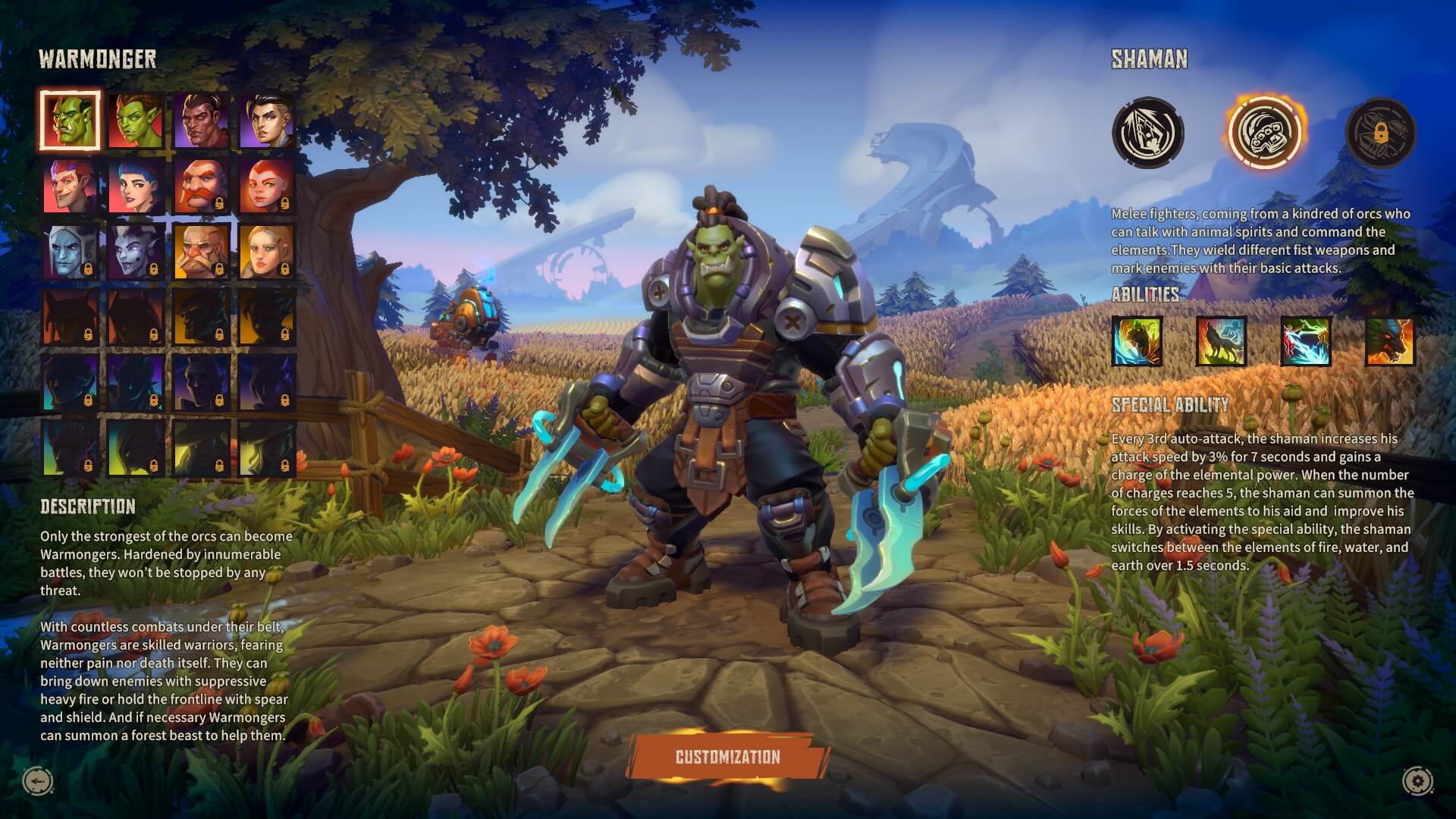Click the WARMONGER heading
Image resolution: width=1456 pixels, height=819 pixels.
pos(99,56)
